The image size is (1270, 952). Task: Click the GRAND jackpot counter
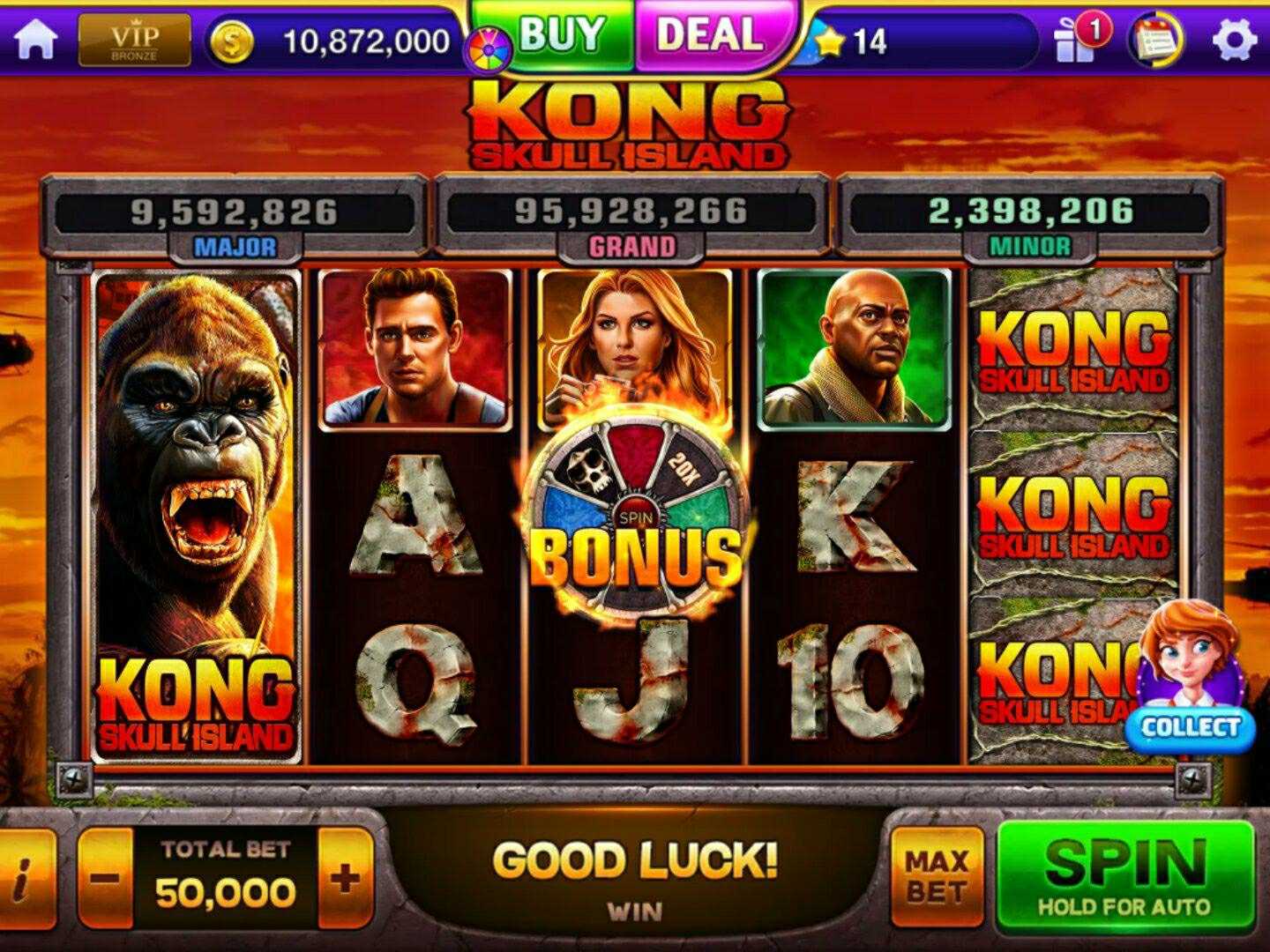[x=633, y=211]
